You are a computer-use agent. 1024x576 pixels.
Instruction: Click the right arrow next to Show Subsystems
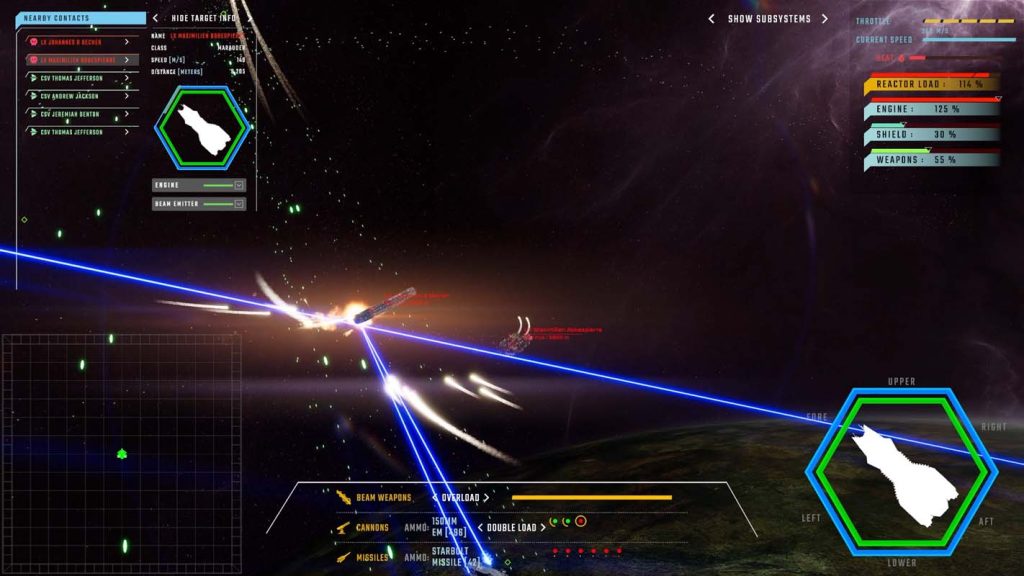825,19
